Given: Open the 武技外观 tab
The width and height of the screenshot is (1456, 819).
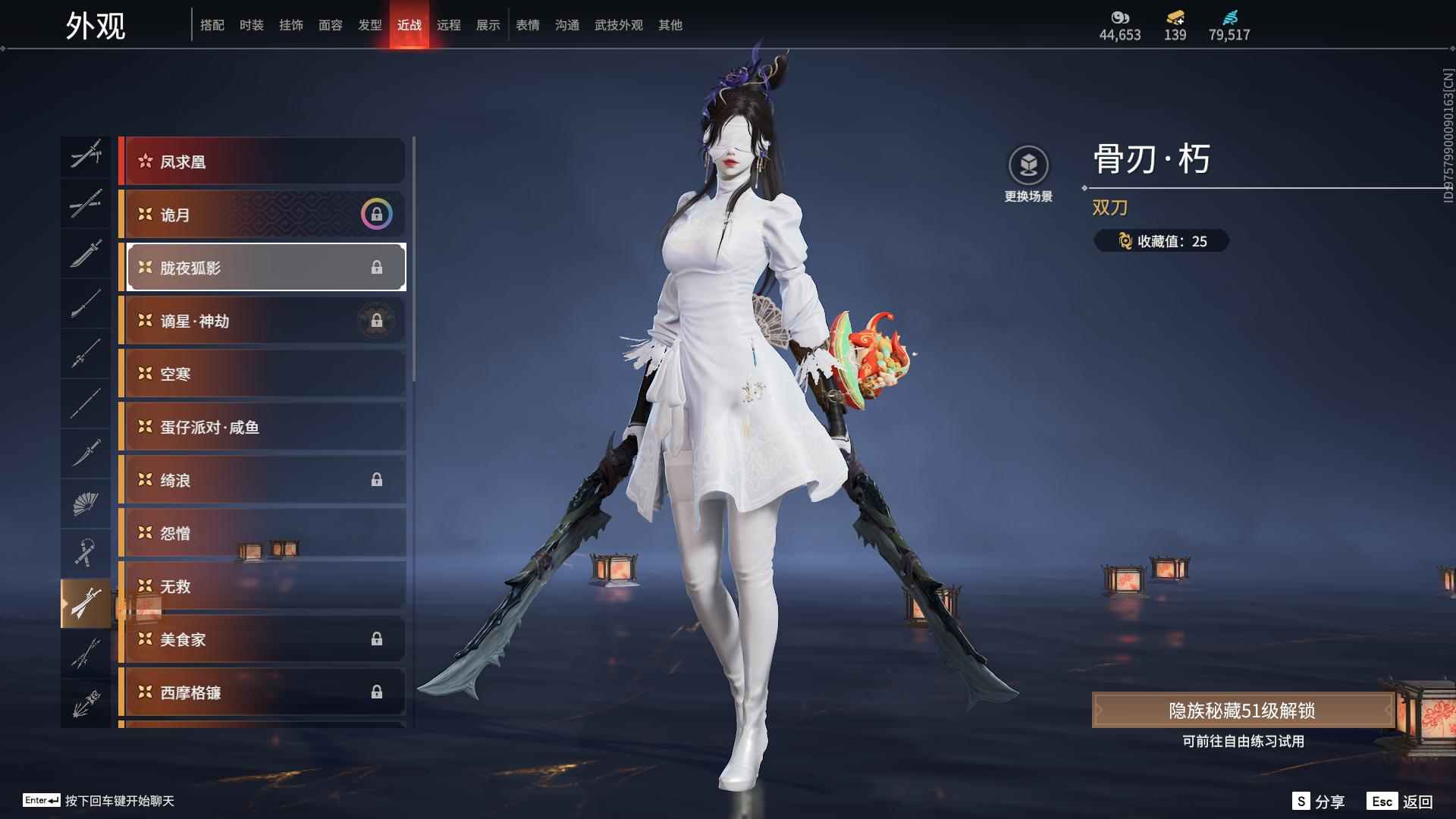Looking at the screenshot, I should (x=618, y=25).
